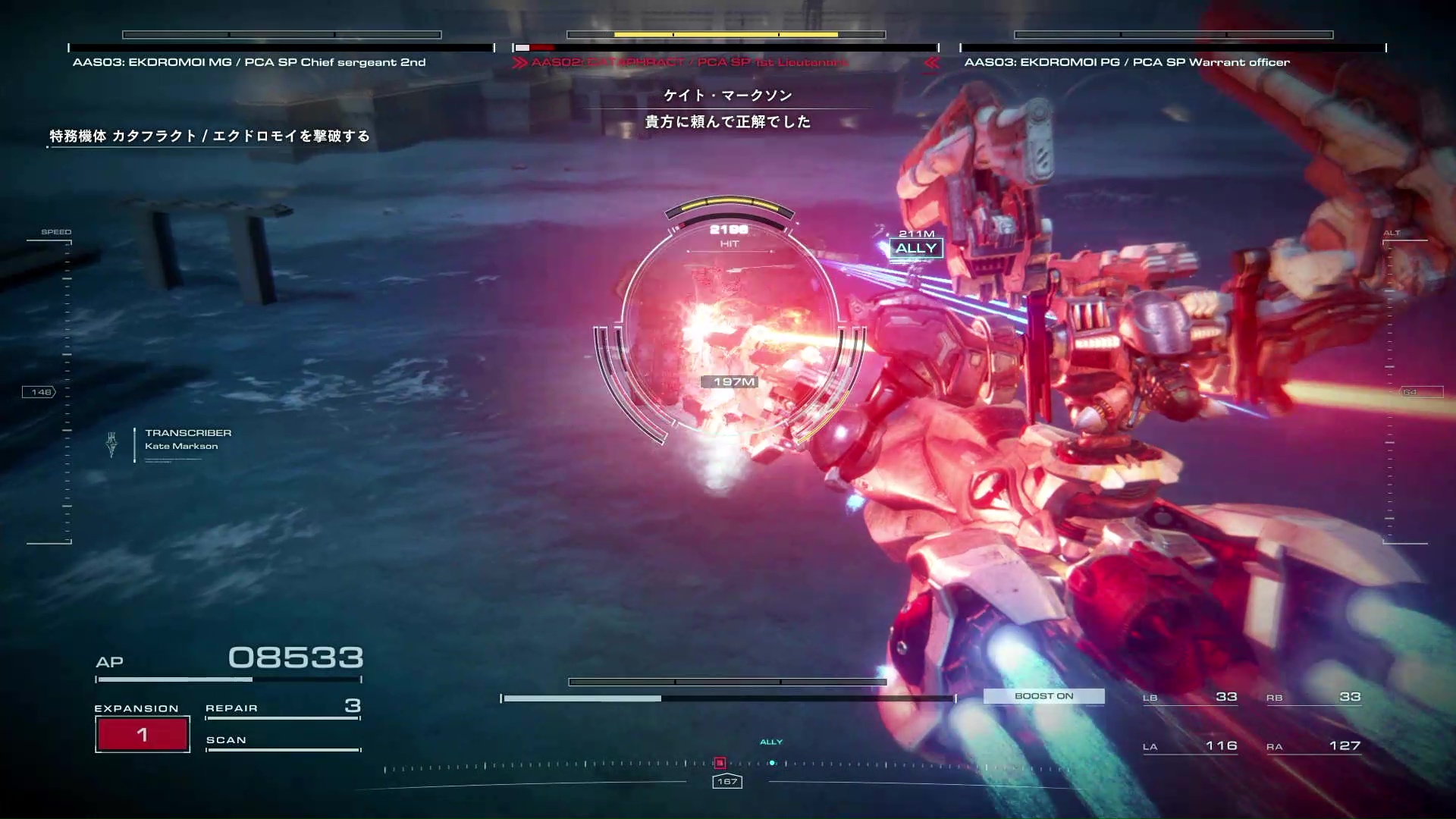Screen dimensions: 1456x819
Task: Click the TRANSCRIBER Kate Markson caller emblem
Action: click(x=112, y=444)
